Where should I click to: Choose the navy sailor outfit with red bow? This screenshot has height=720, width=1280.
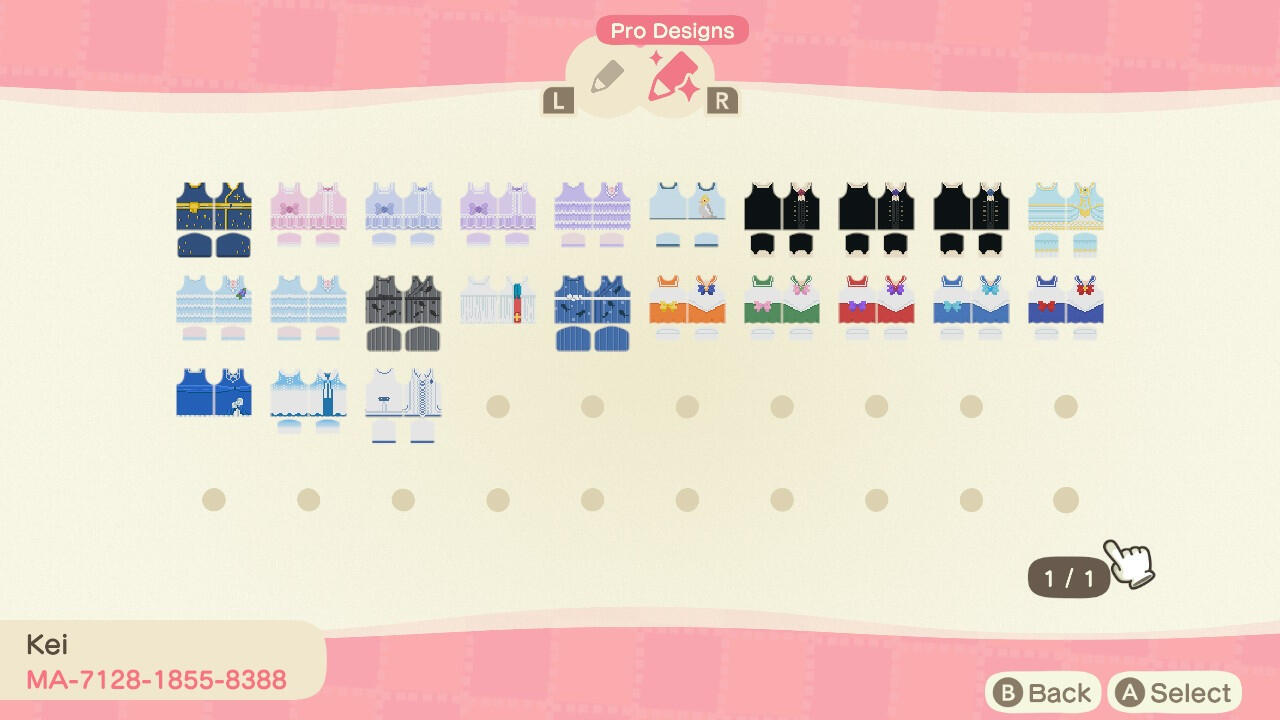click(1066, 307)
